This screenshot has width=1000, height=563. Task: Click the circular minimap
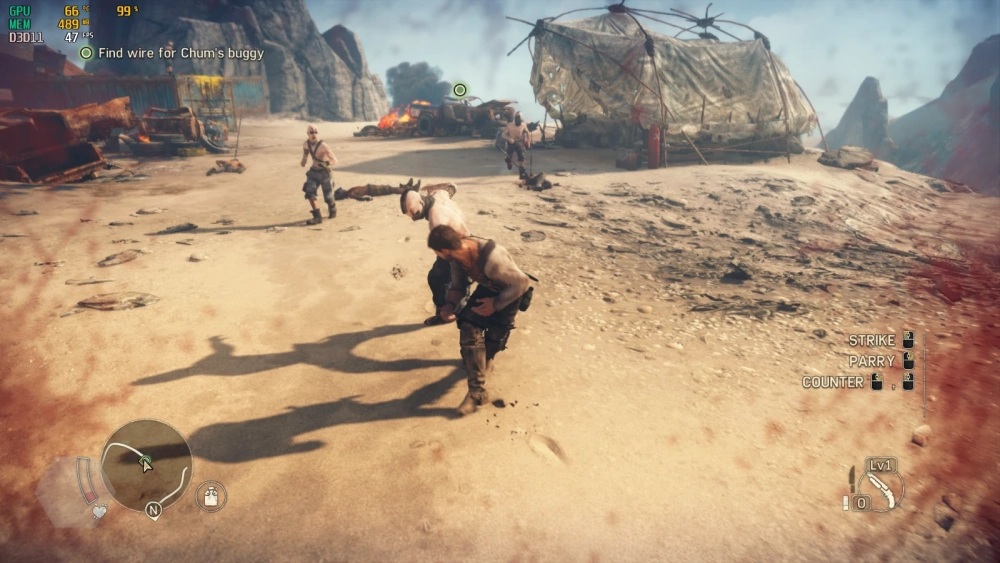tap(146, 465)
